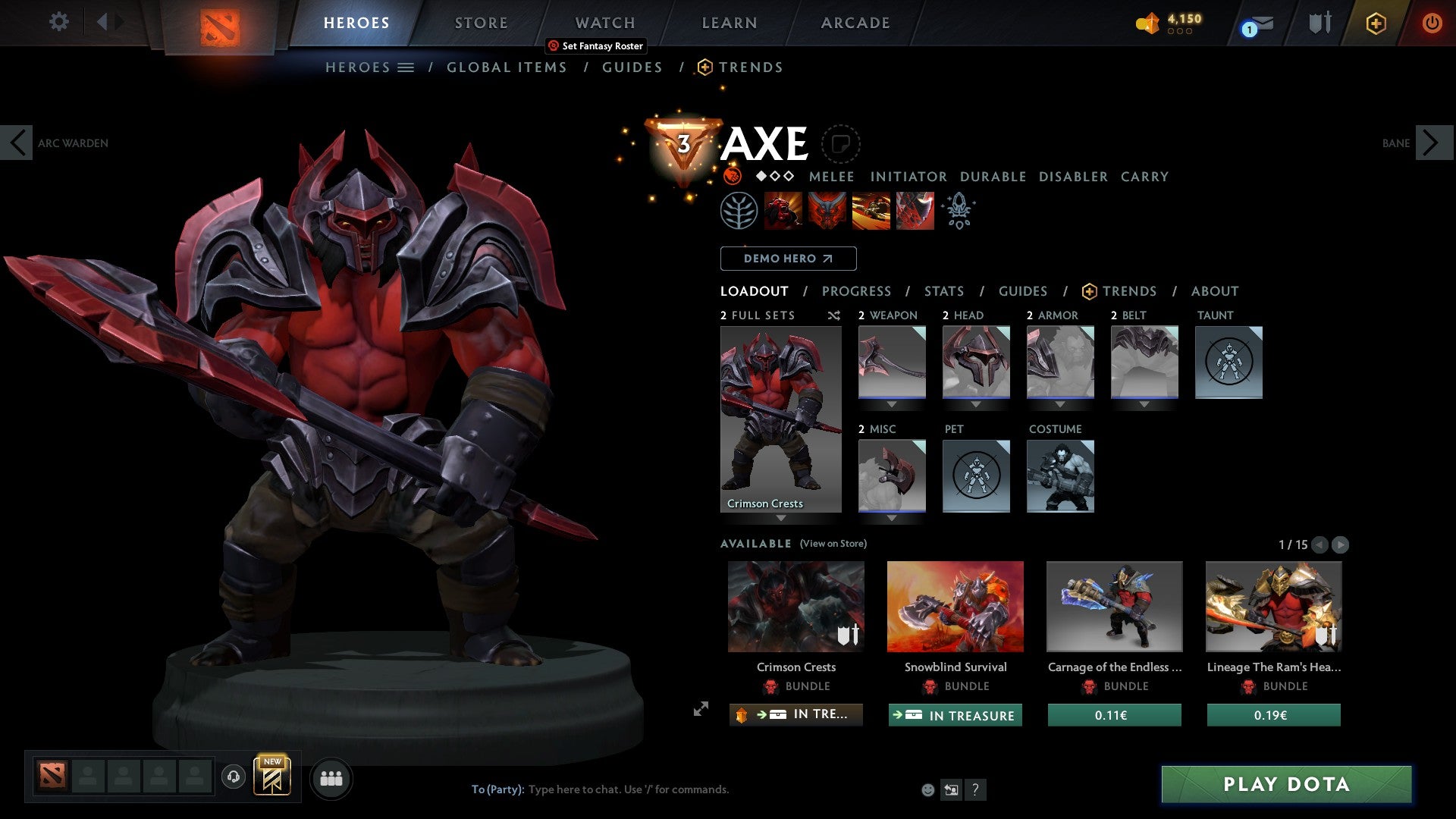The height and width of the screenshot is (819, 1456).
Task: View the Berserker's Call ability icon
Action: [x=784, y=210]
